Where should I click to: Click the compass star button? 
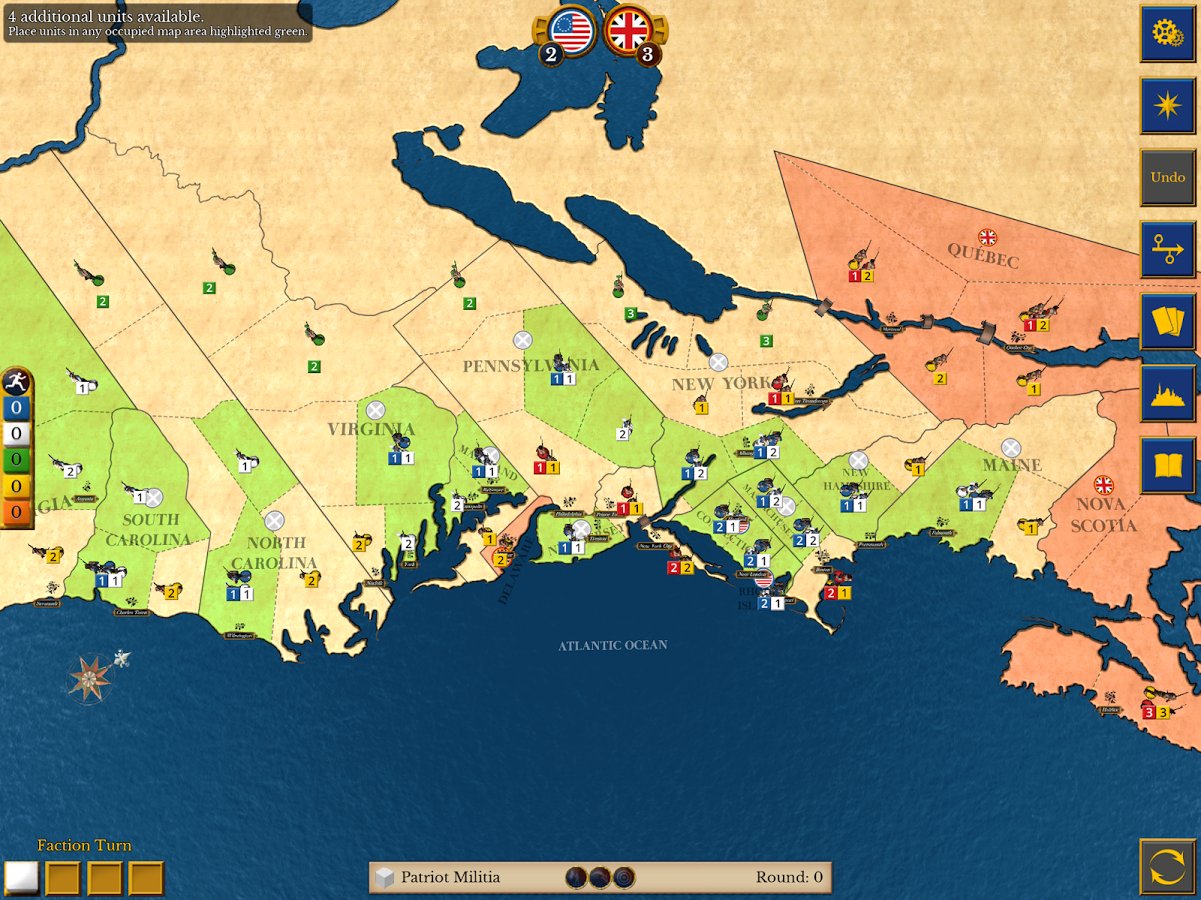click(x=1167, y=106)
